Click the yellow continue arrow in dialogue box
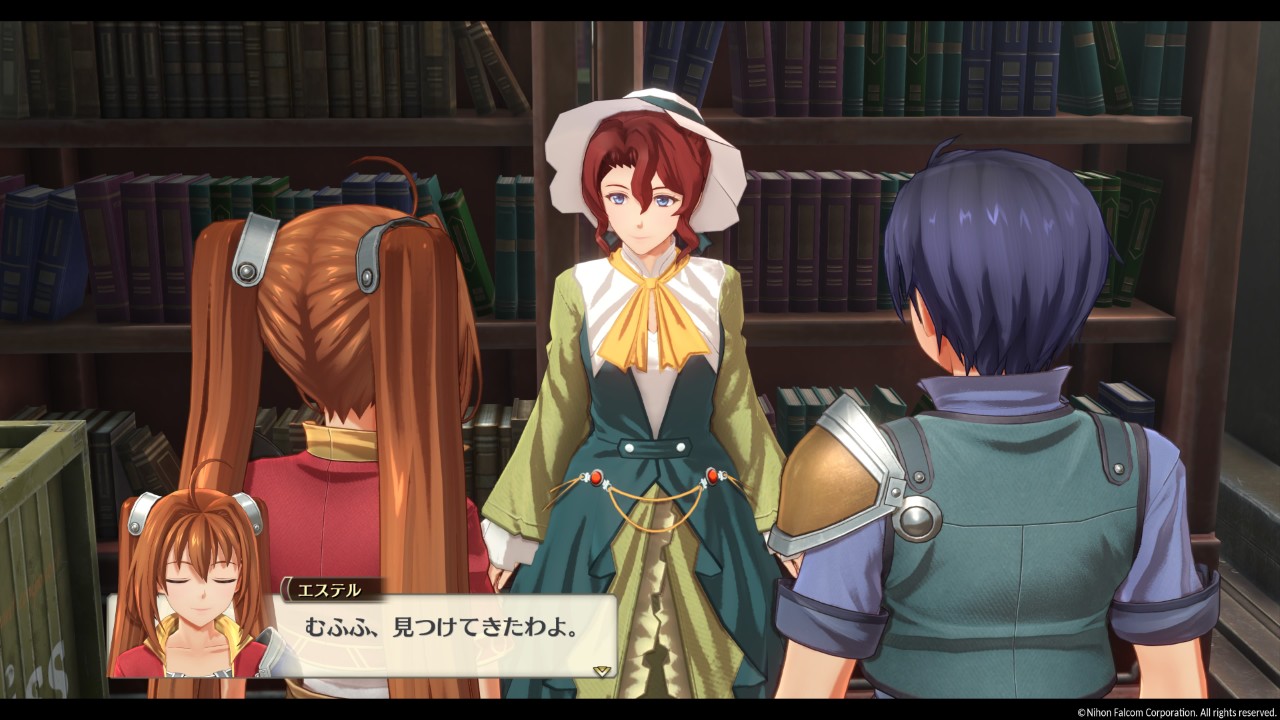1280x720 pixels. [601, 670]
